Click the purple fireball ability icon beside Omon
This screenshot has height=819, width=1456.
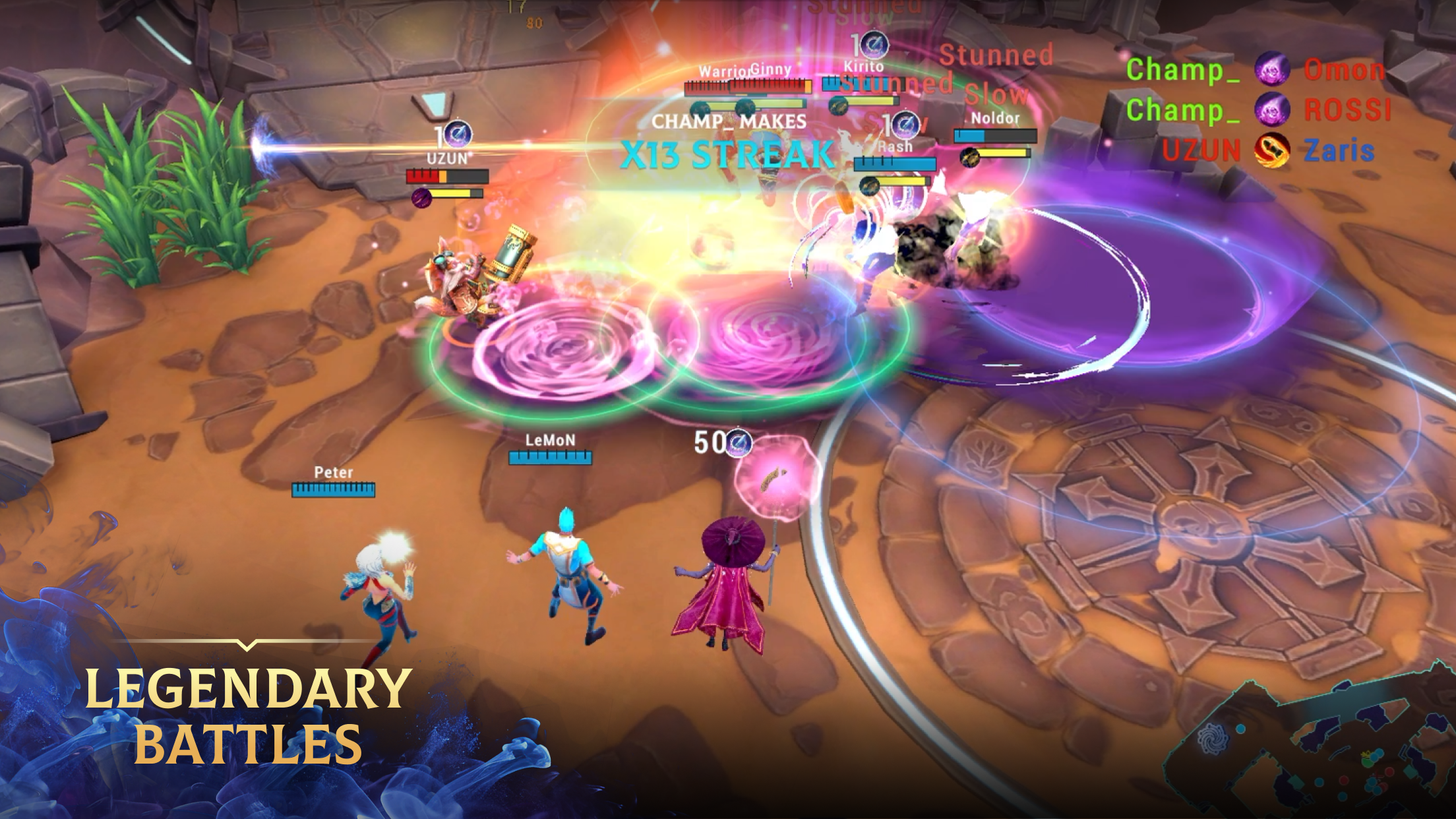pyautogui.click(x=1273, y=69)
